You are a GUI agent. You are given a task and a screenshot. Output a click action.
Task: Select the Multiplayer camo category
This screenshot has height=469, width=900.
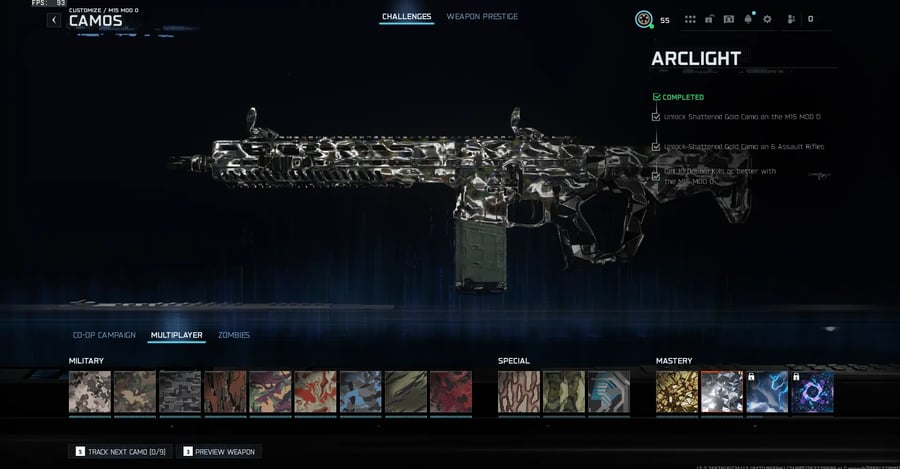(176, 335)
